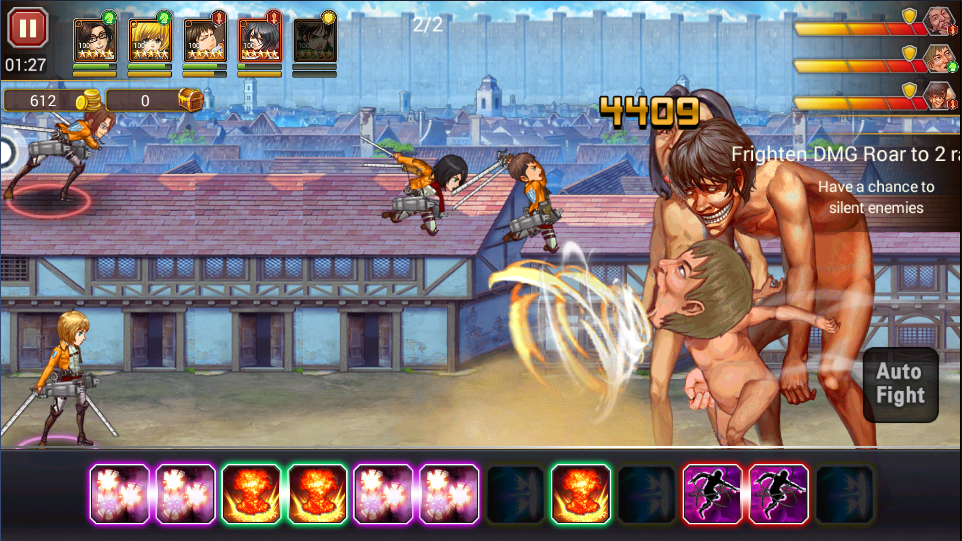Select the greyed-out hero portrait with yellow shield
The image size is (962, 541).
tap(314, 40)
